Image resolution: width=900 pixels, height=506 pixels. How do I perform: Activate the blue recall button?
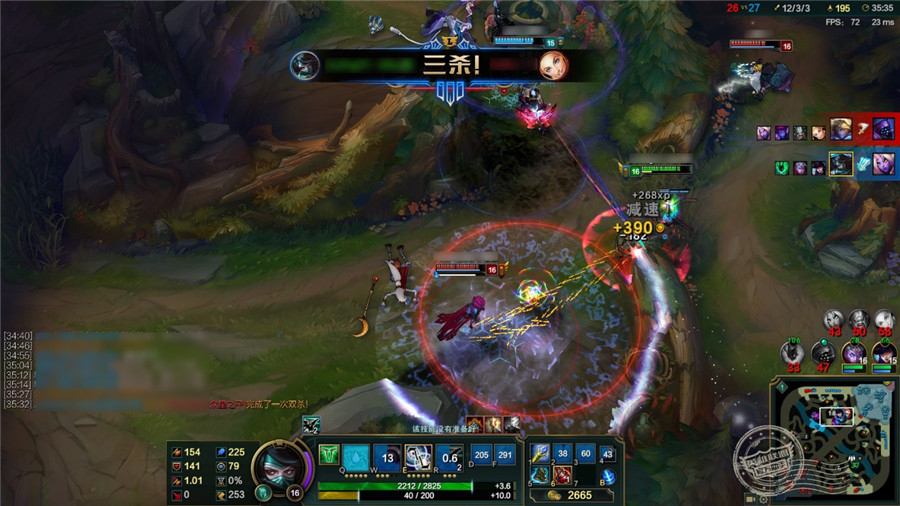click(x=608, y=475)
